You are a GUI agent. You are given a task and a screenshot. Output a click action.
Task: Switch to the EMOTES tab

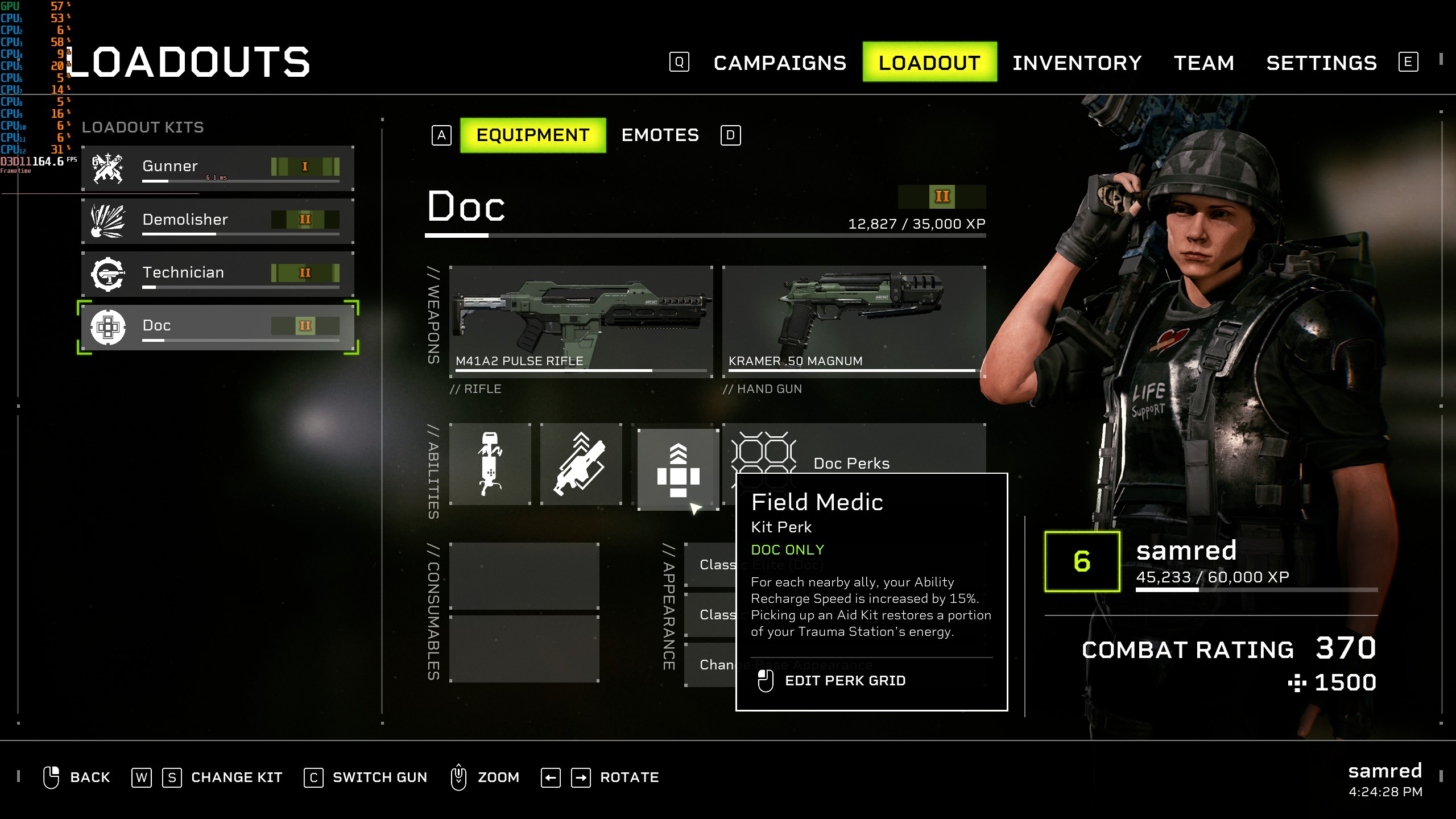(x=660, y=135)
